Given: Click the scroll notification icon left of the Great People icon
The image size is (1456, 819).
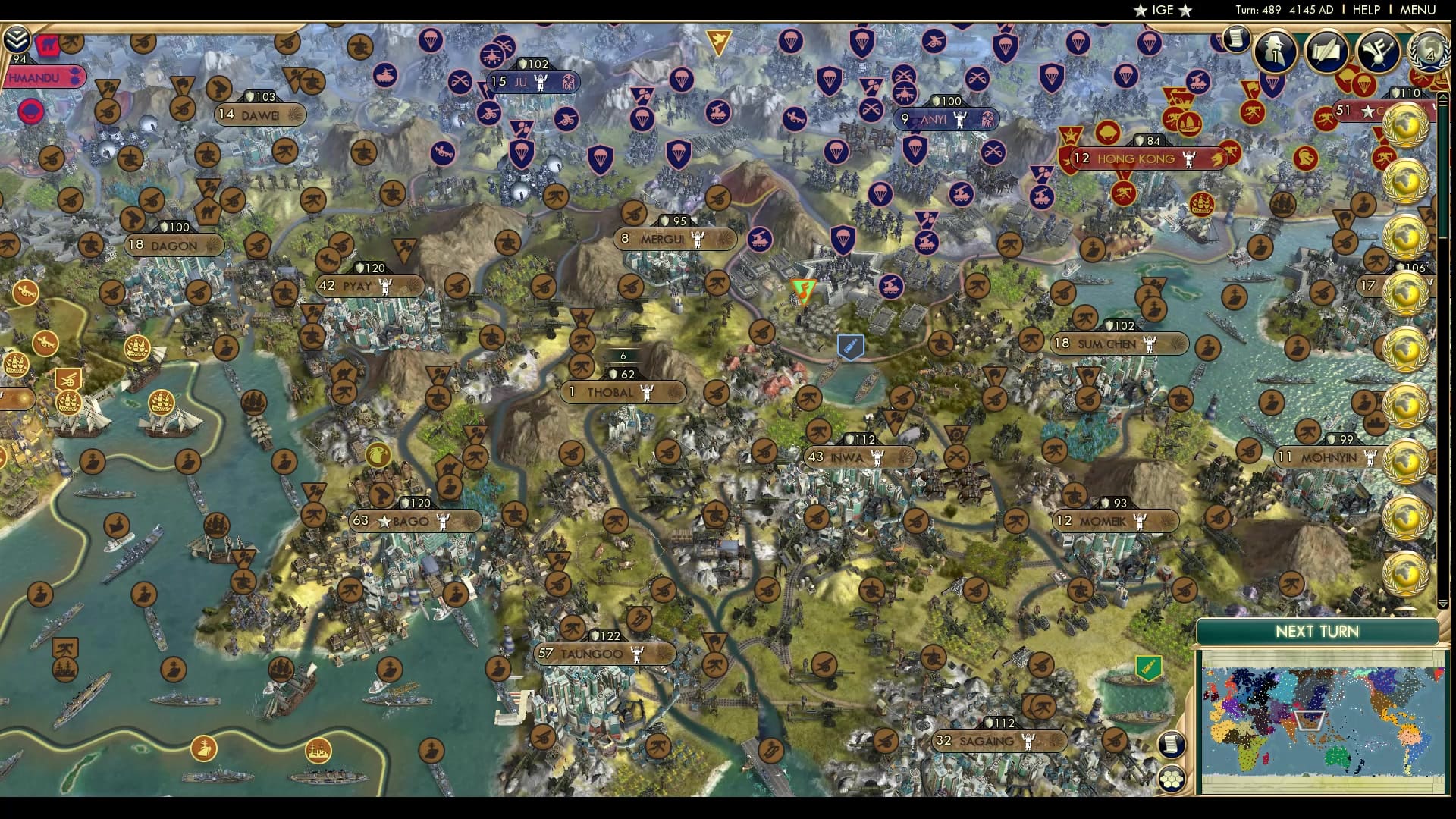Looking at the screenshot, I should click(1236, 38).
